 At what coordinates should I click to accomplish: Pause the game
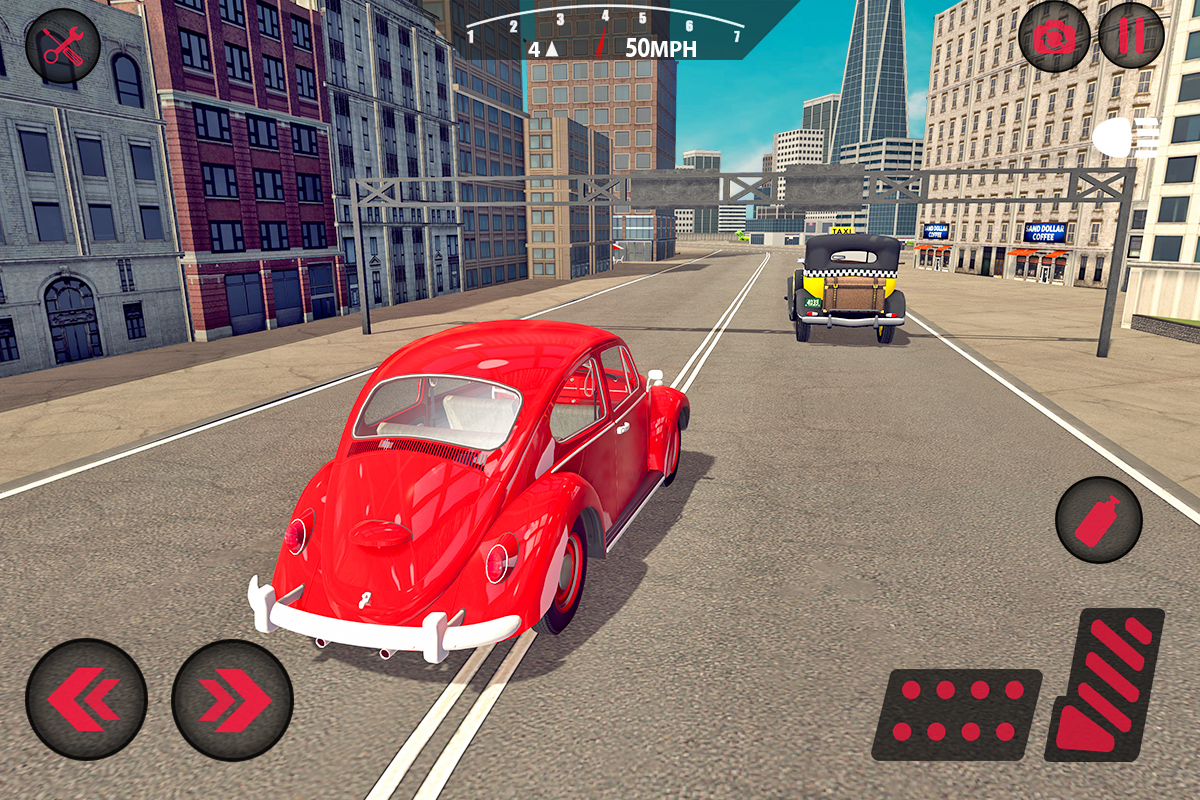coord(1131,36)
